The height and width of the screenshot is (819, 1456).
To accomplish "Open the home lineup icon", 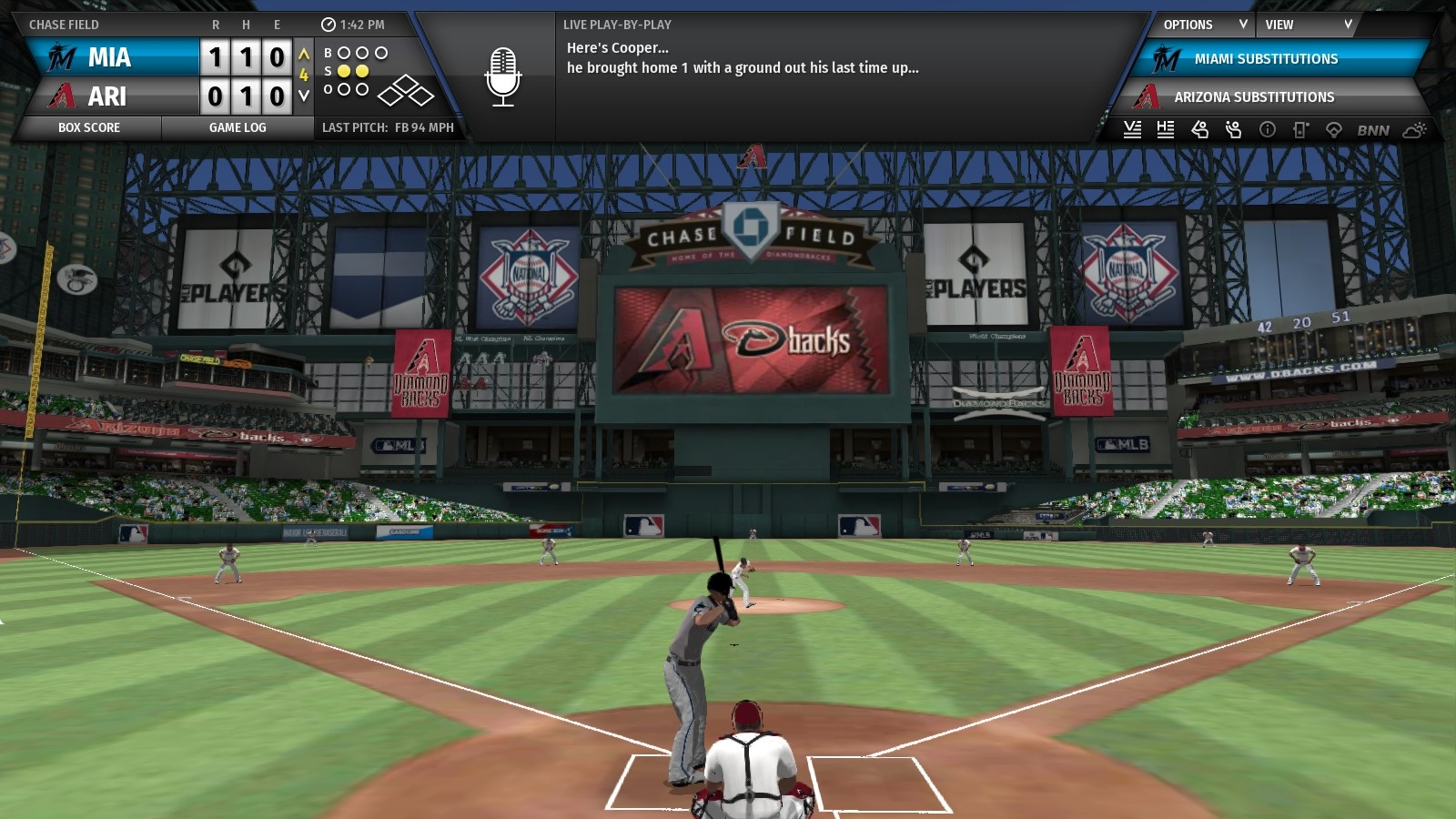I will 1166,129.
